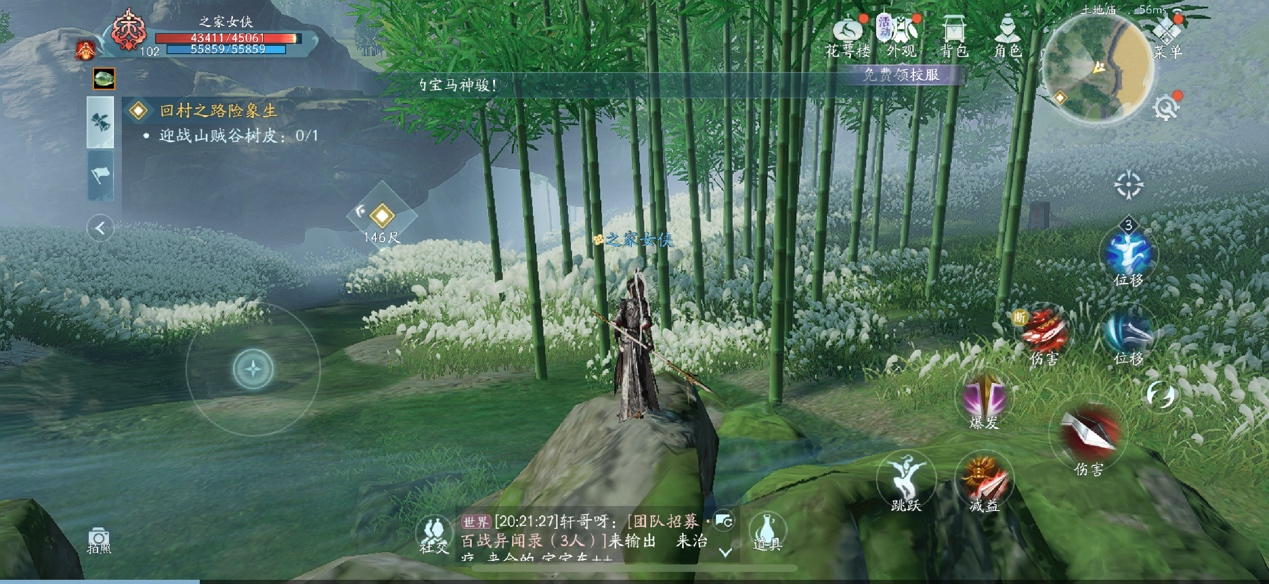
Task: Activate the 跳跃 jump button
Action: [x=906, y=478]
